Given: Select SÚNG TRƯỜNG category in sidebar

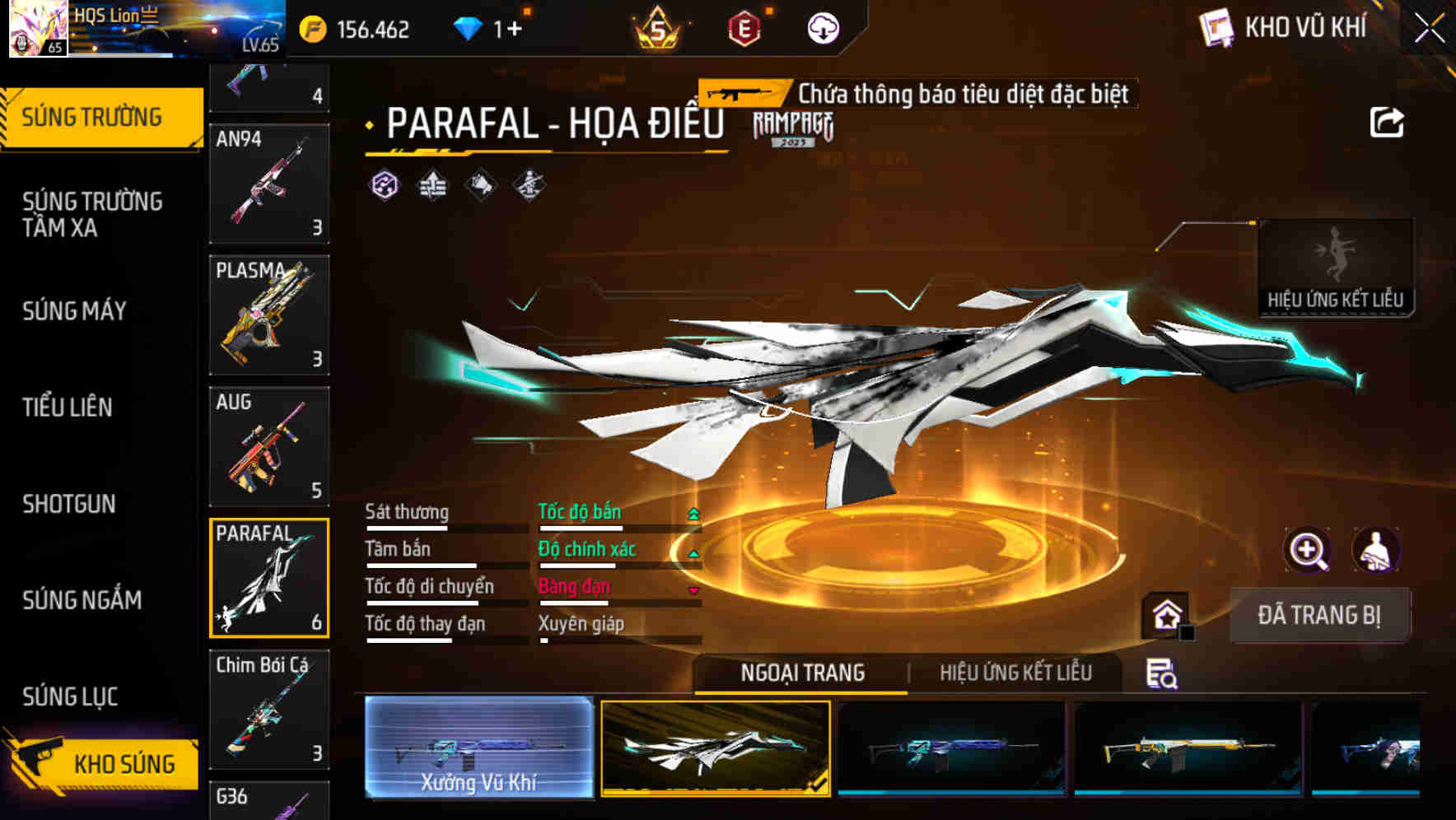Looking at the screenshot, I should tap(93, 116).
